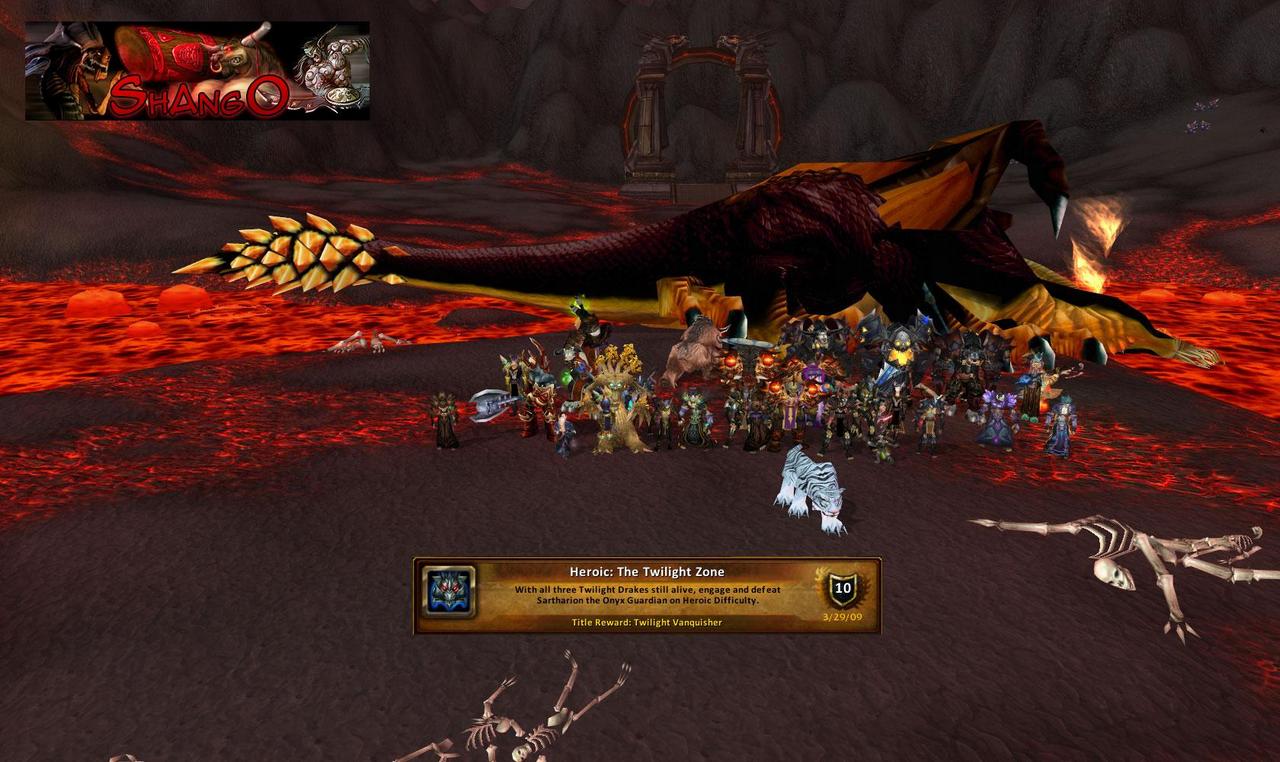The image size is (1280, 762).
Task: Select the 10-point achievement shield
Action: [842, 589]
